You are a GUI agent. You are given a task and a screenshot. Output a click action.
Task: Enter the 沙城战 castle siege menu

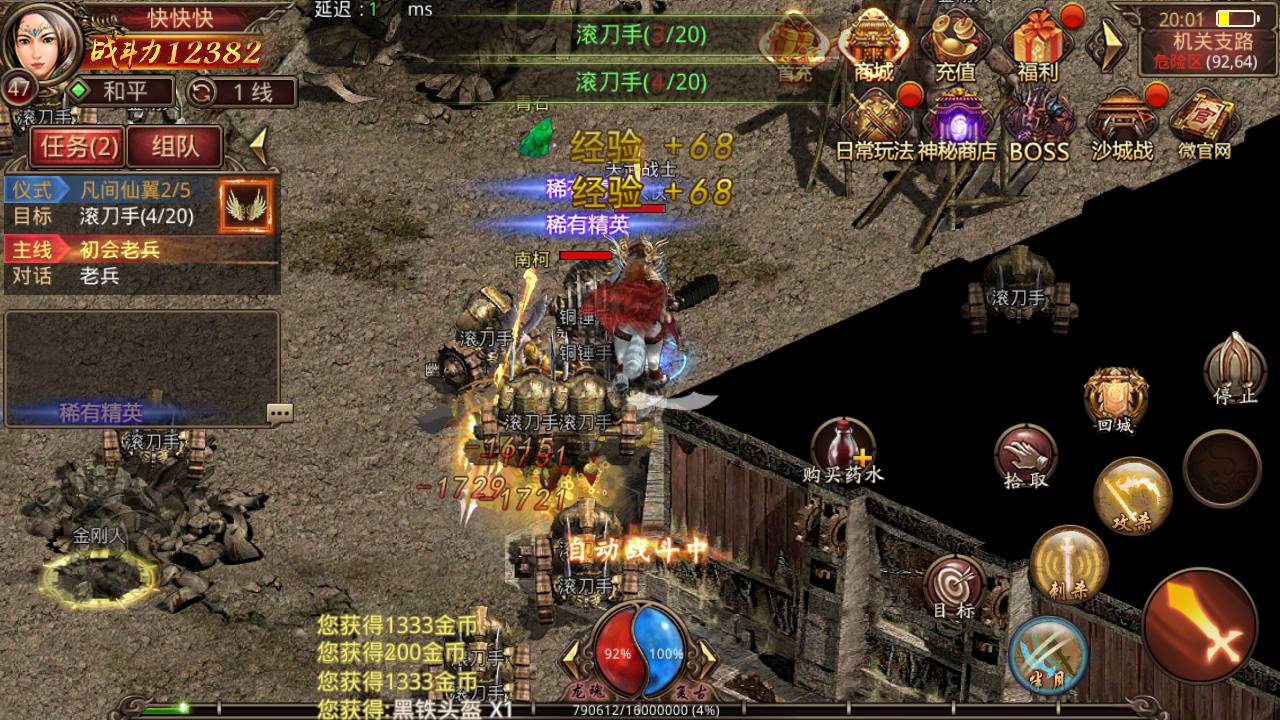click(1121, 125)
